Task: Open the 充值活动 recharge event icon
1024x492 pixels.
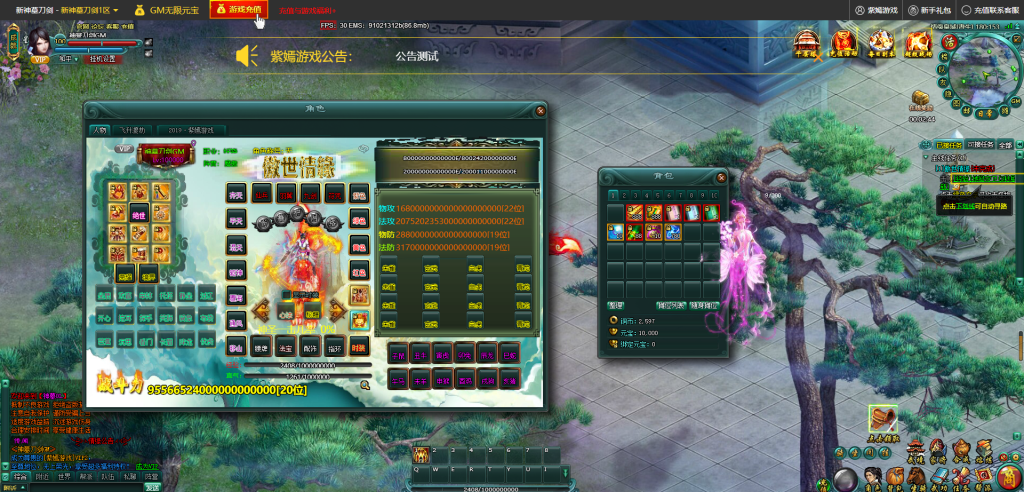Action: click(845, 43)
